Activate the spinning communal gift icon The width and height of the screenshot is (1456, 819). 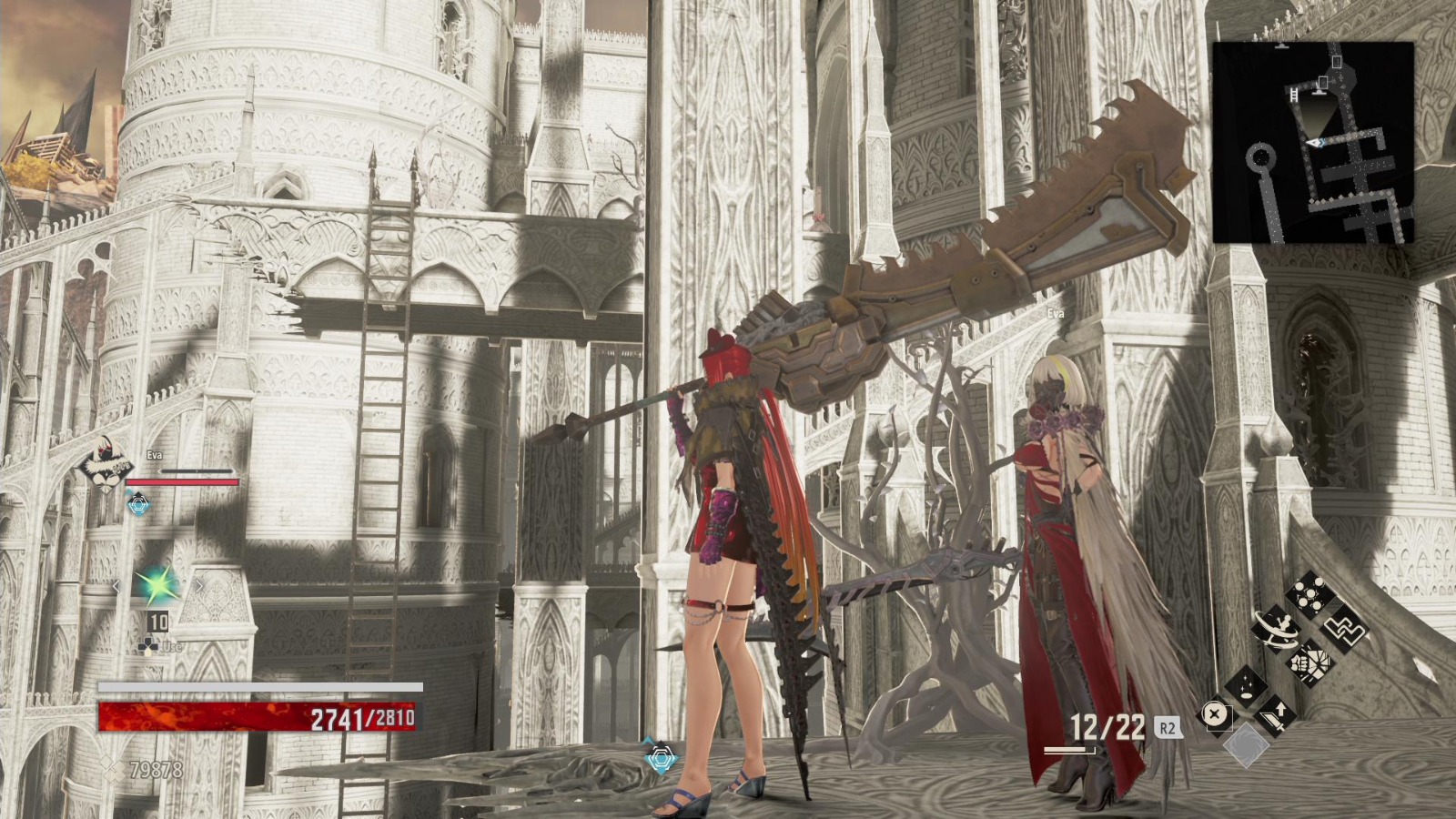tap(1279, 628)
